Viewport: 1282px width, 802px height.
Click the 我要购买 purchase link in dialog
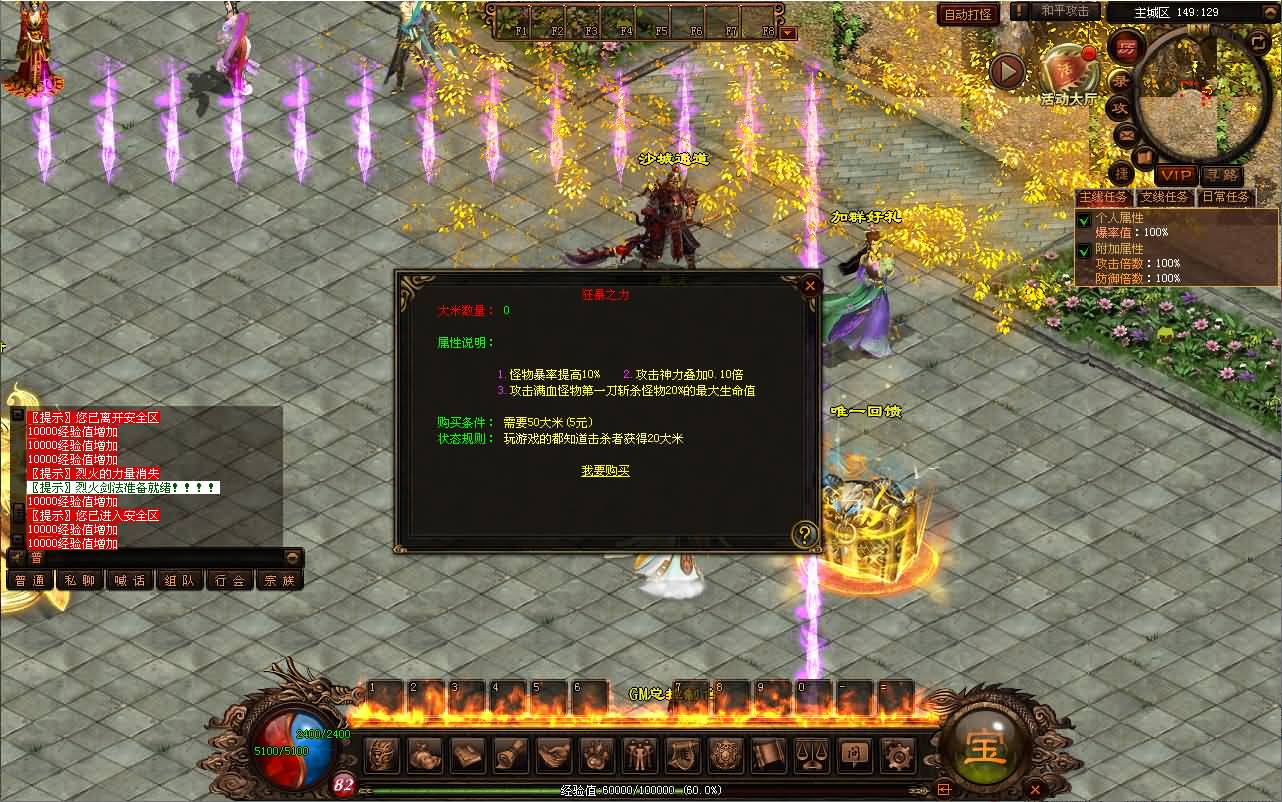tap(606, 473)
